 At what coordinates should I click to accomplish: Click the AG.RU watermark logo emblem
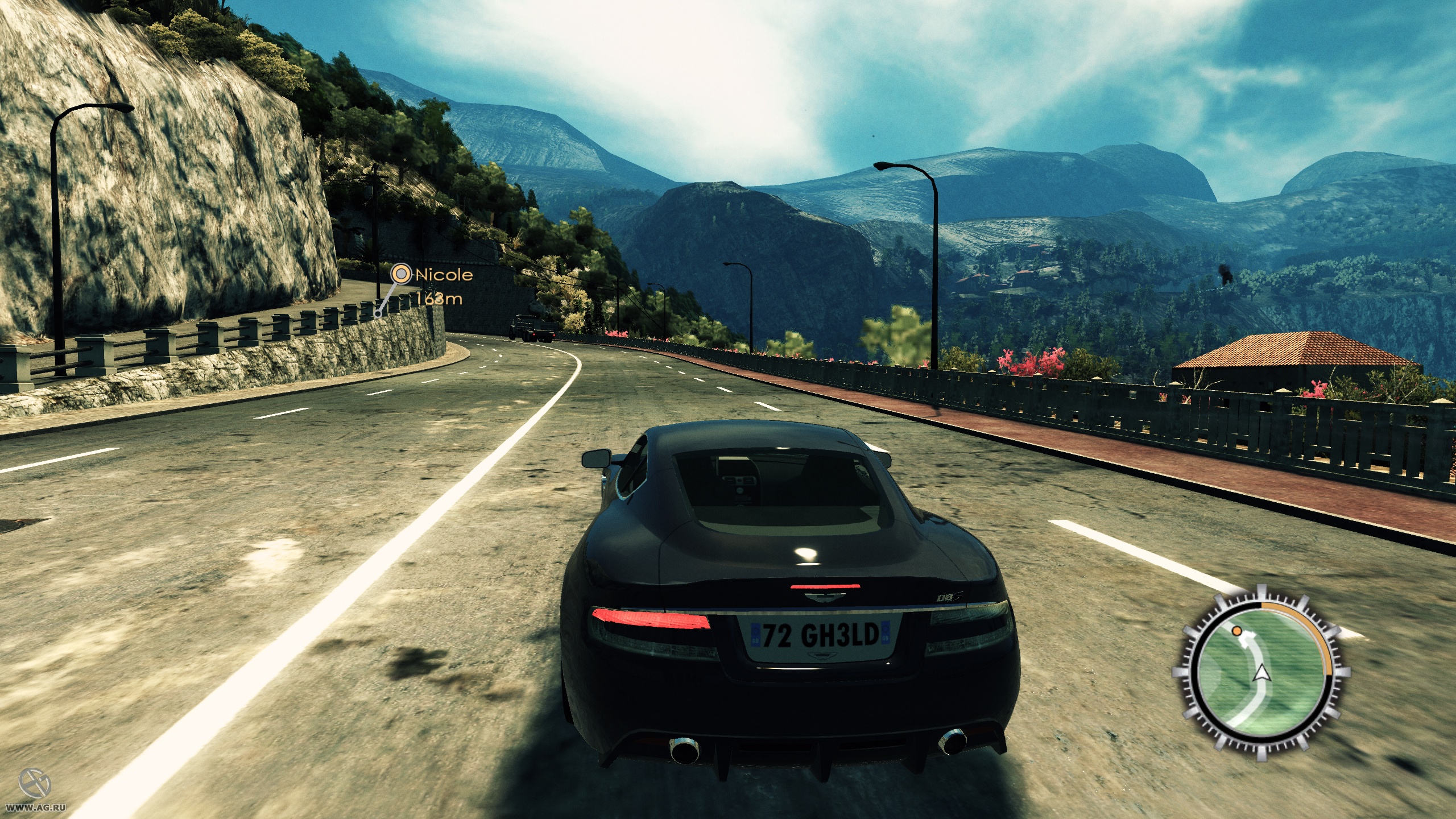[x=35, y=782]
